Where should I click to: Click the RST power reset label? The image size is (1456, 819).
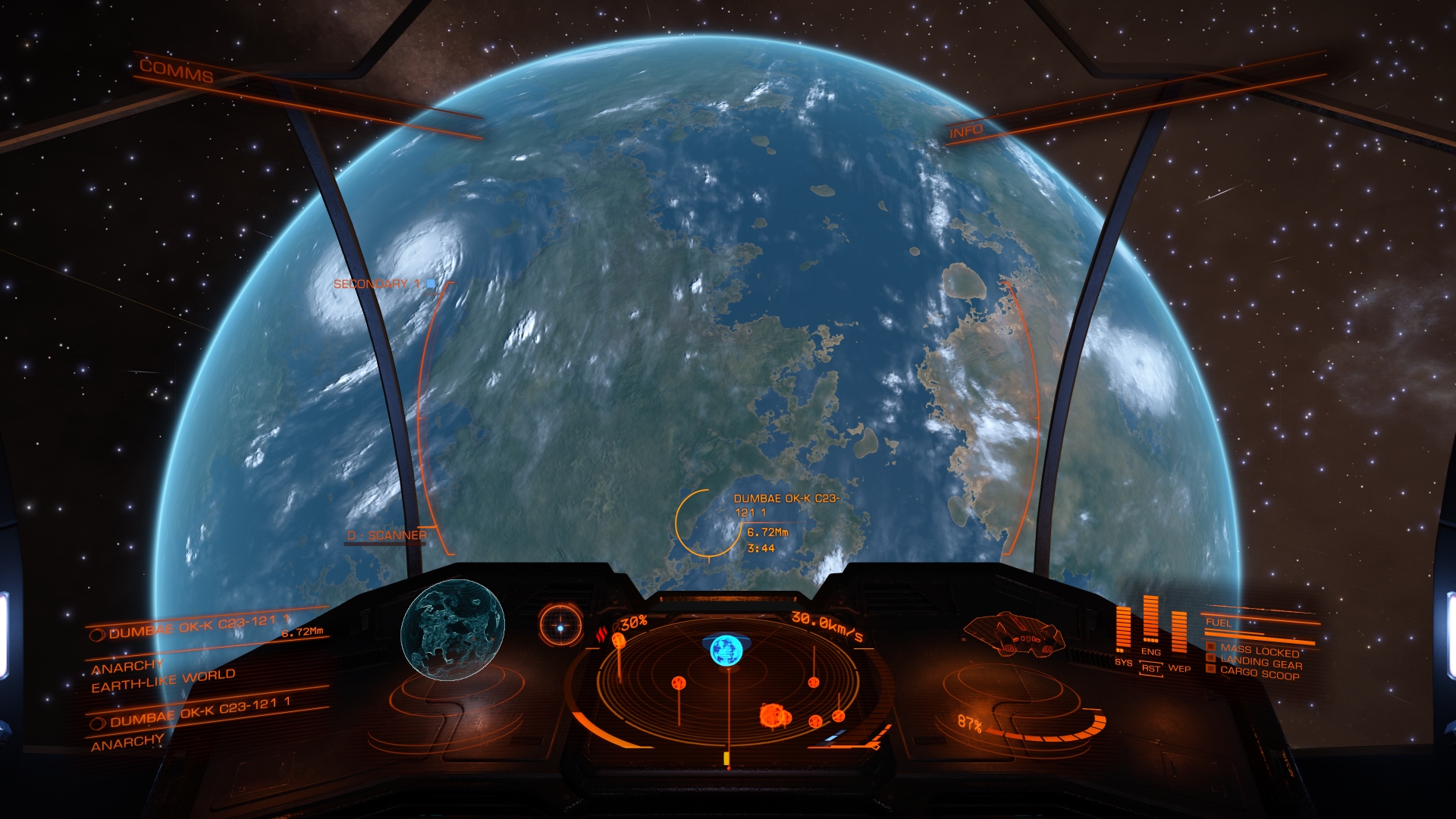click(1150, 669)
